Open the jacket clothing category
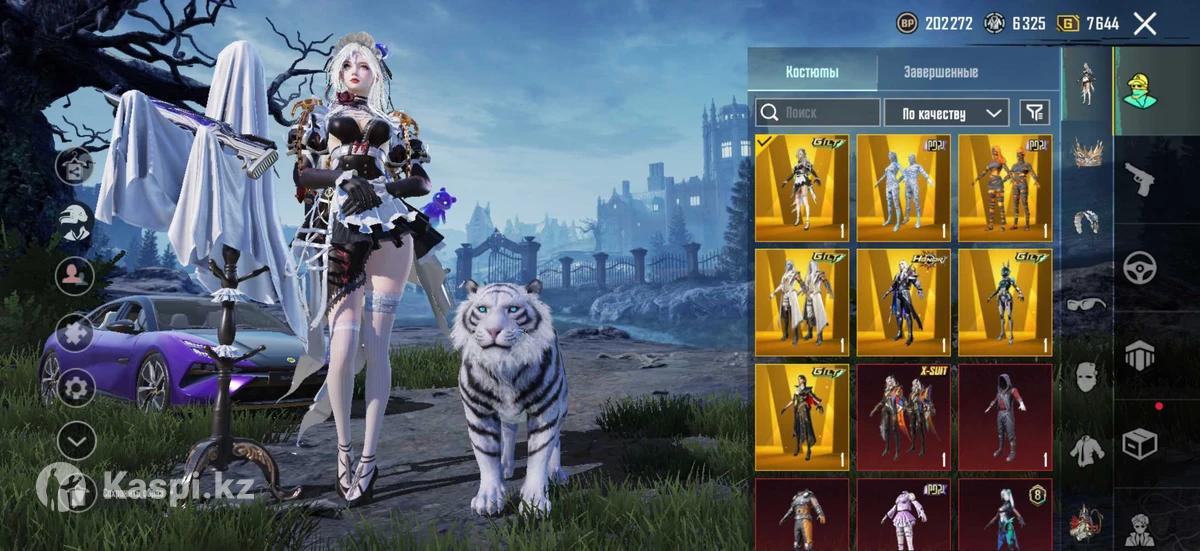The height and width of the screenshot is (551, 1200). (x=1086, y=450)
